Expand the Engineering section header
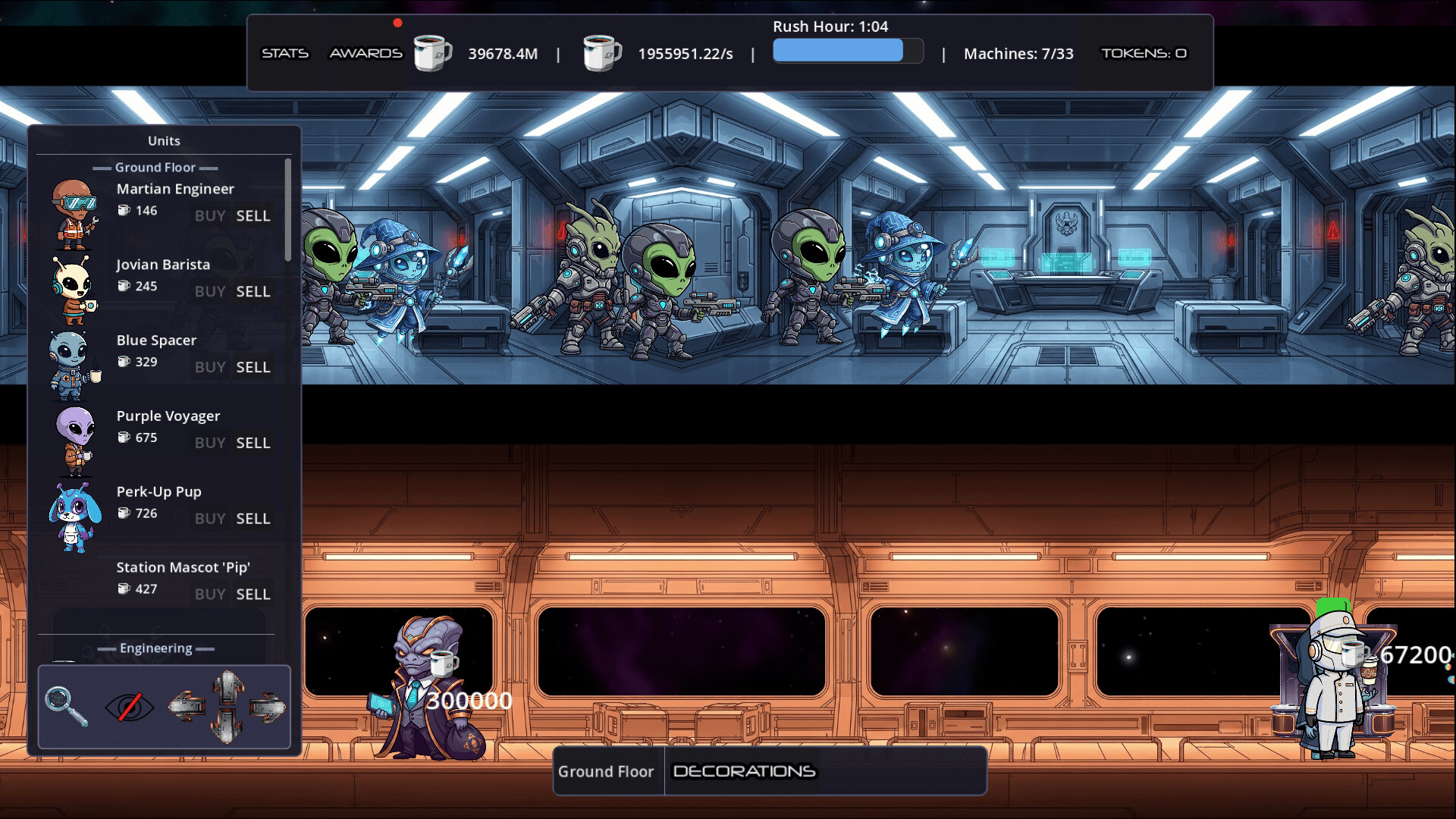This screenshot has width=1456, height=819. [156, 648]
